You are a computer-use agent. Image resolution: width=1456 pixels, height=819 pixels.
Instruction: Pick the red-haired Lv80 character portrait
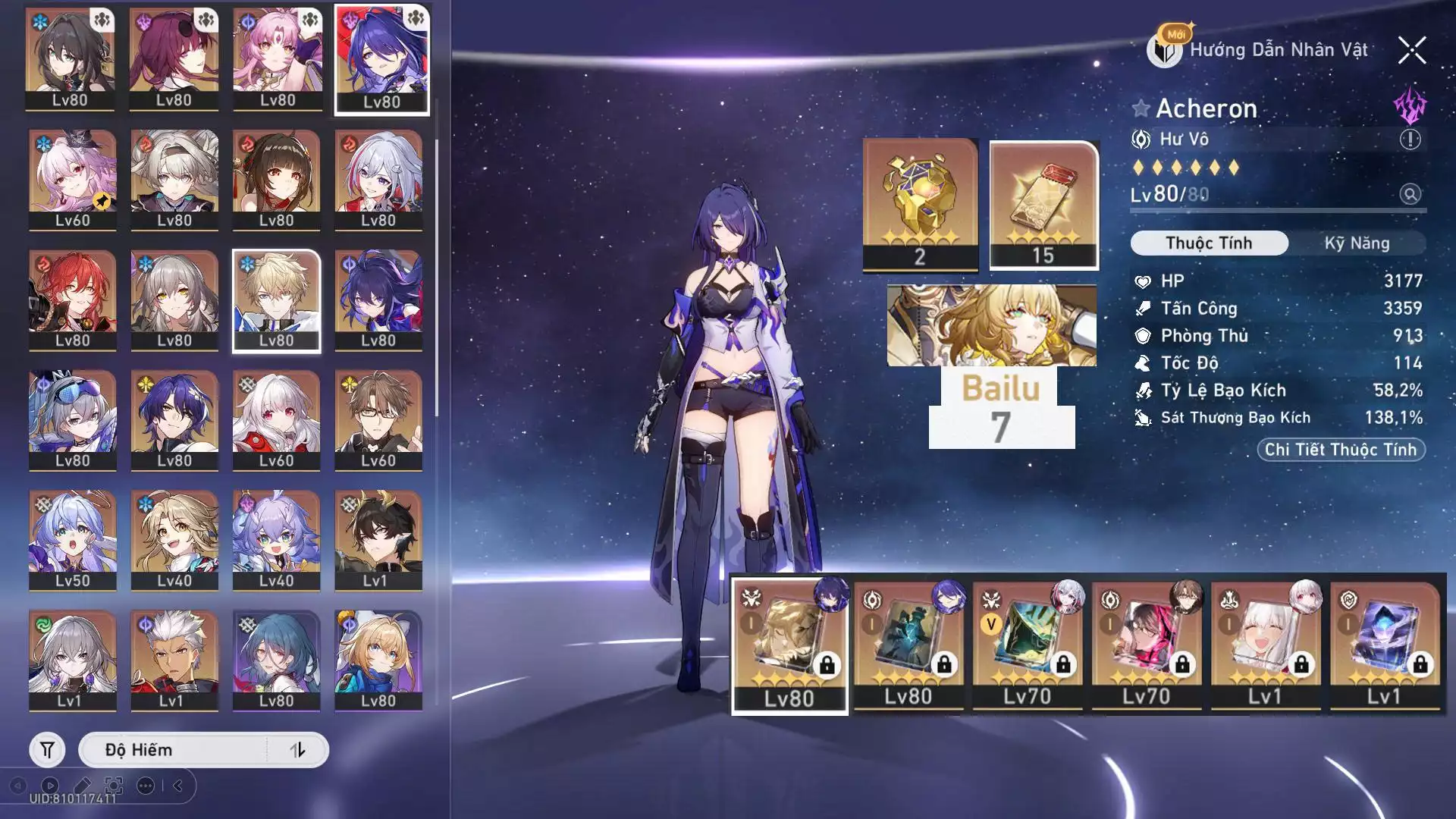73,300
